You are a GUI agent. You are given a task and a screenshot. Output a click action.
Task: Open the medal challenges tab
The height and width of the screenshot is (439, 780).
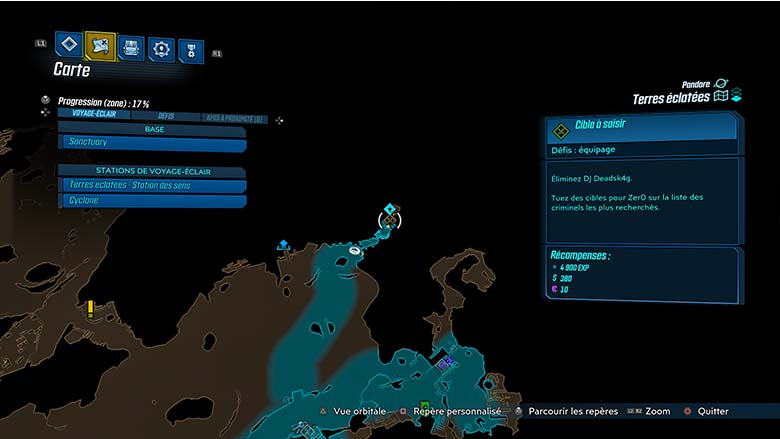point(190,50)
